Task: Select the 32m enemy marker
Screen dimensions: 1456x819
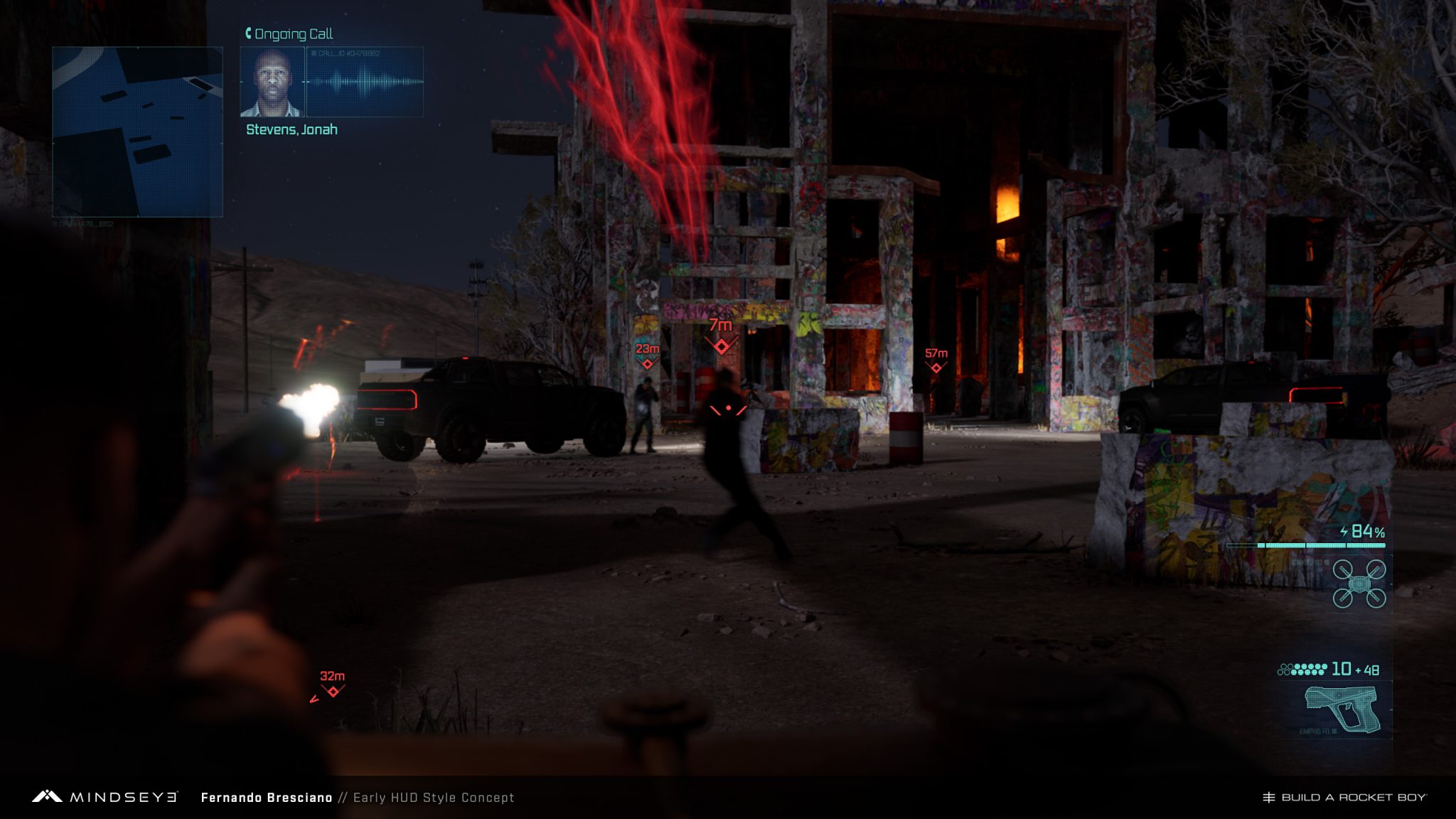Action: [333, 691]
